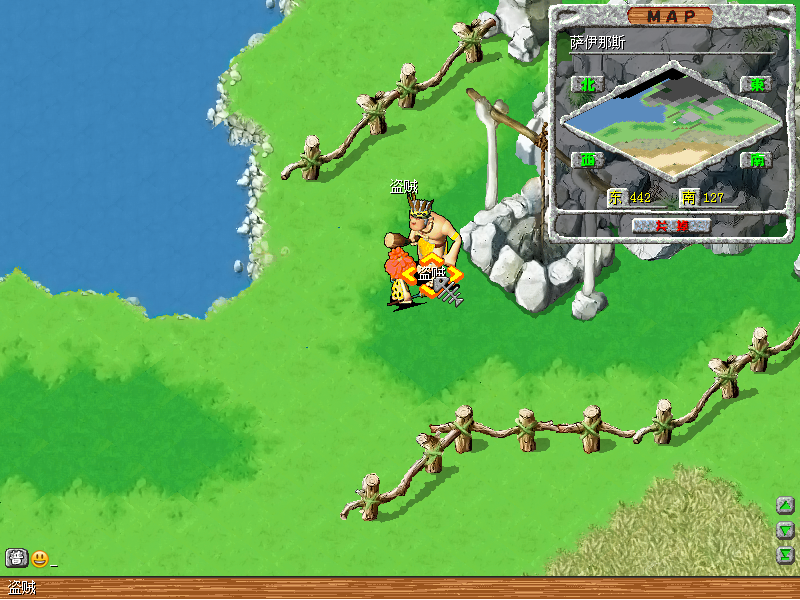800x600 pixels.
Task: Activate the 南 (south) map button
Action: tap(756, 159)
